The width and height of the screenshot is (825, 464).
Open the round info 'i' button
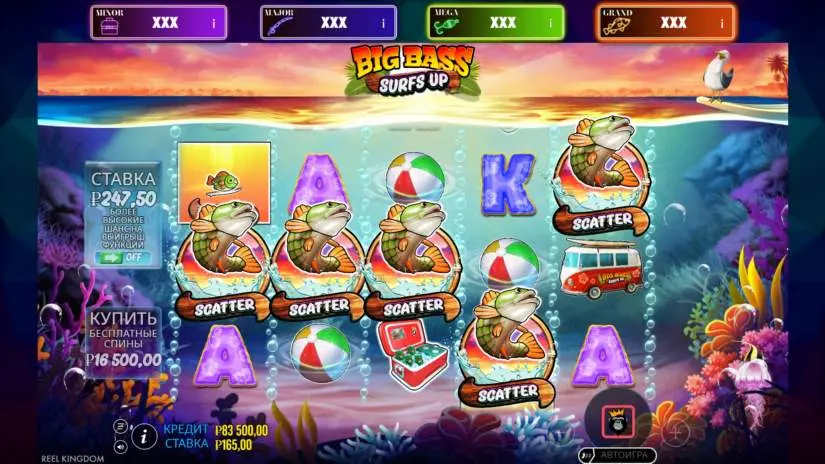coord(143,435)
